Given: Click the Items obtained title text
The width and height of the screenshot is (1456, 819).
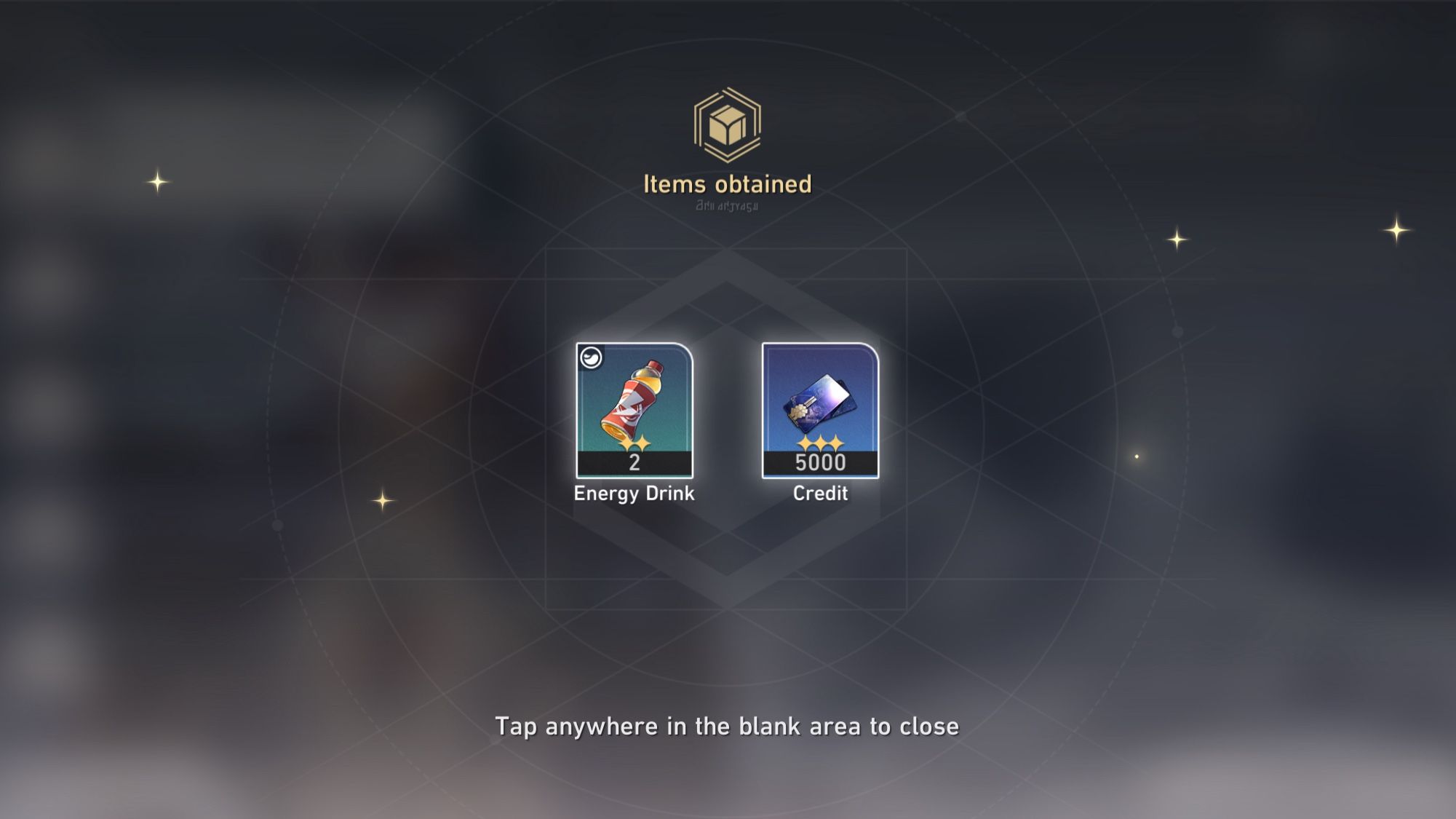Looking at the screenshot, I should click(727, 185).
